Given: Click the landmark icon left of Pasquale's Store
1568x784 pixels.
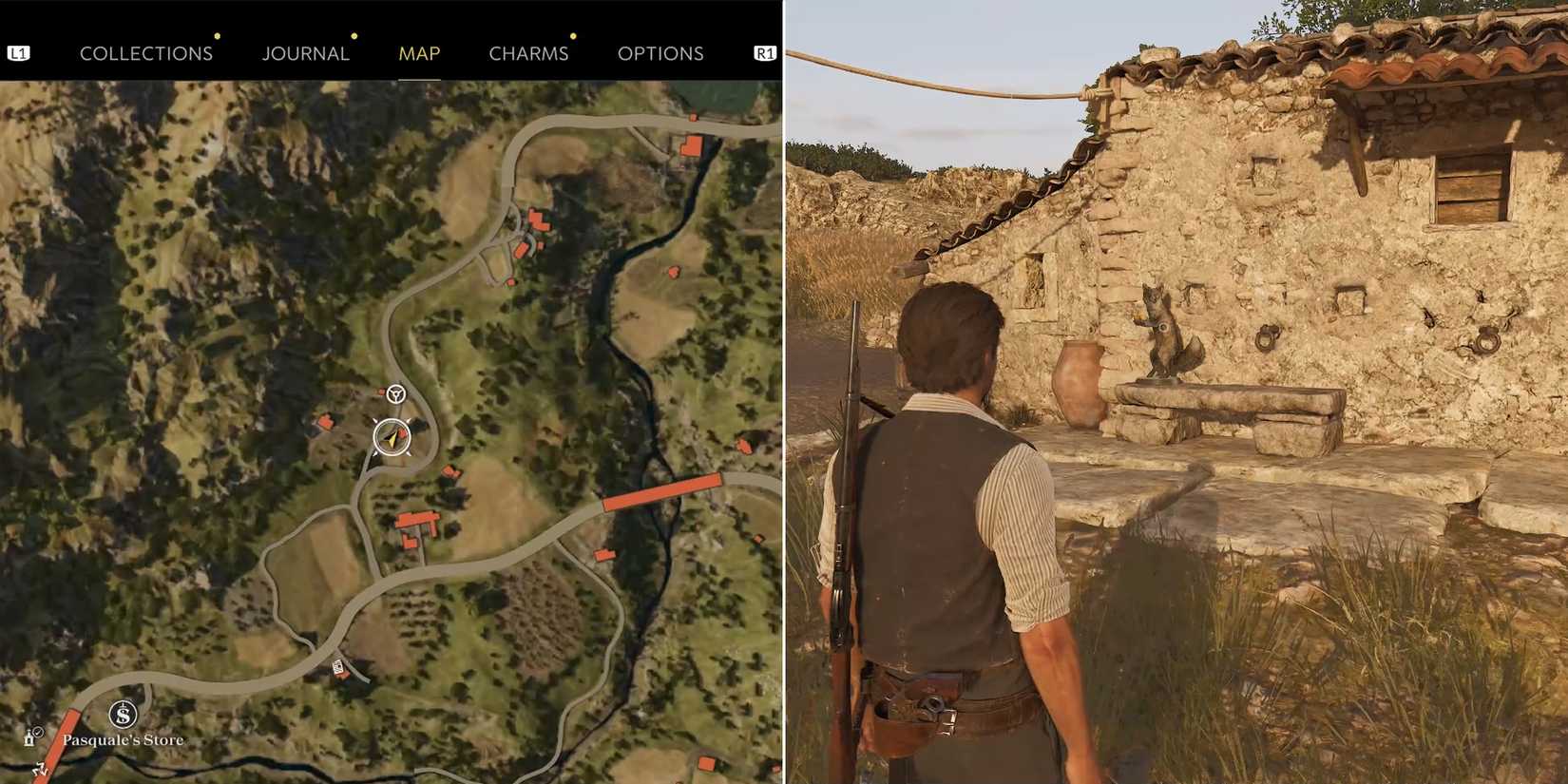Looking at the screenshot, I should (x=29, y=739).
